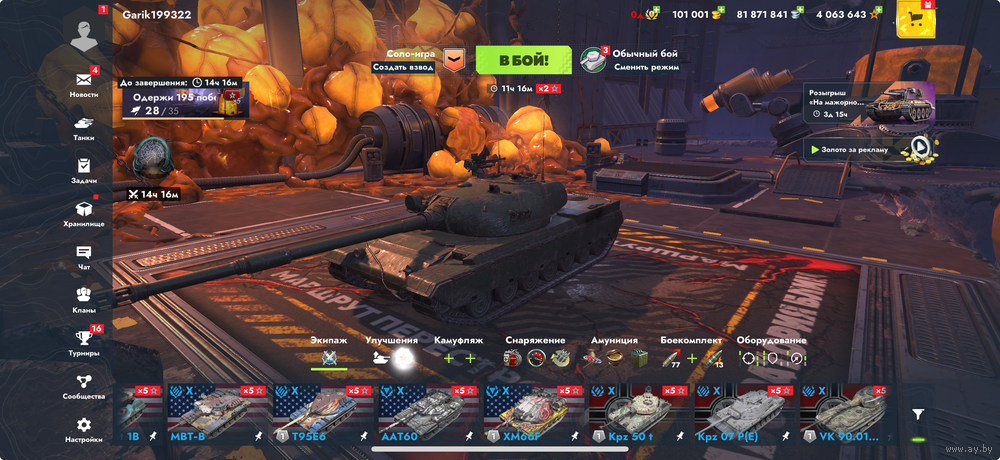Viewport: 1000px width, 460px height.
Task: Open the player profile avatar
Action: coord(84,30)
